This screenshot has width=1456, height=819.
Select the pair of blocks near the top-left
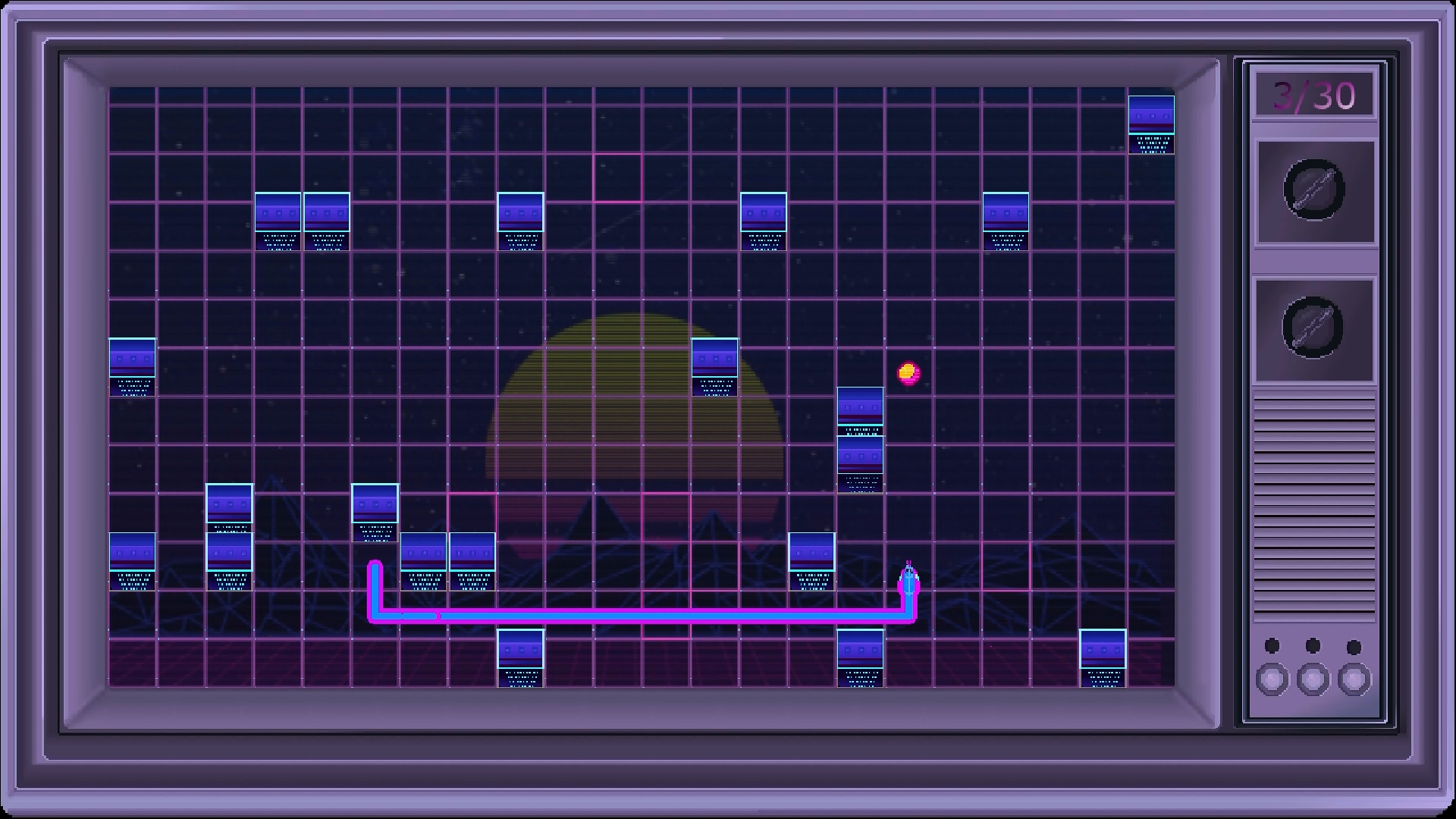coord(303,220)
